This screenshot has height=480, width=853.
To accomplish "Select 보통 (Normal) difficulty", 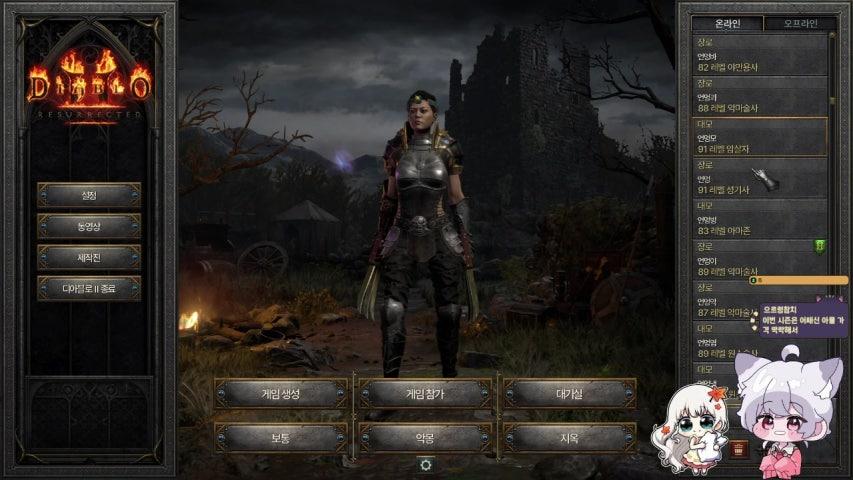I will coord(281,437).
